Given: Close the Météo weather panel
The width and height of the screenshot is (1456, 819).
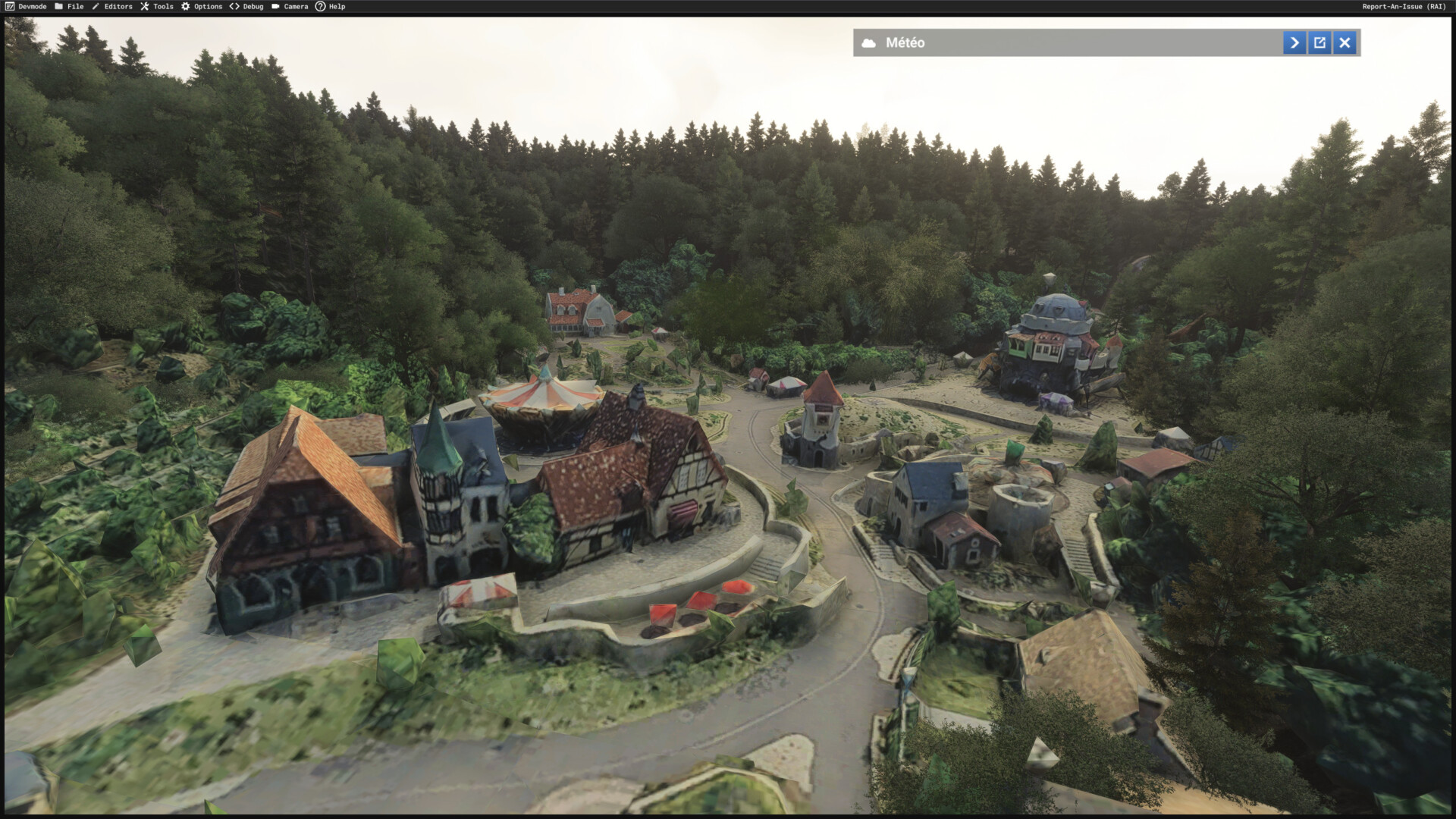Looking at the screenshot, I should (x=1345, y=43).
